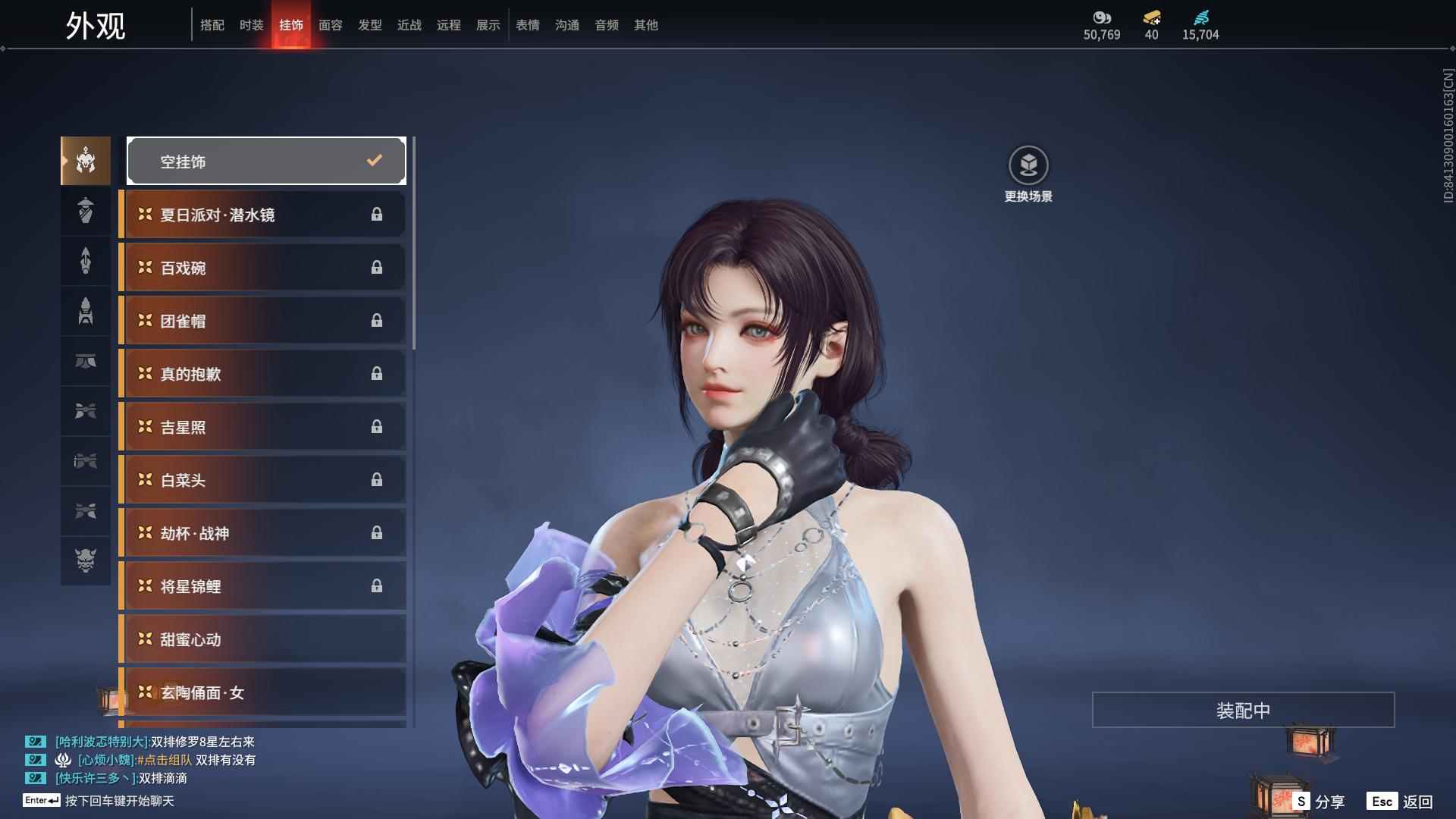Select the 空挂饰 empty accessory entry
Image resolution: width=1456 pixels, height=819 pixels.
pos(266,161)
